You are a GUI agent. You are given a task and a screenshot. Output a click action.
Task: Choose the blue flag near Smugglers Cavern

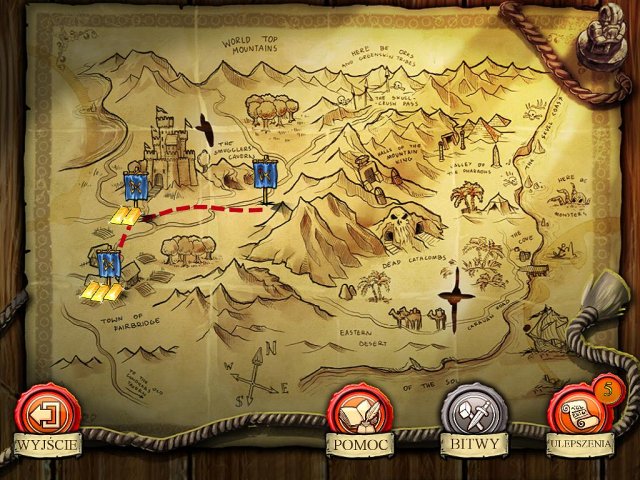coord(265,177)
